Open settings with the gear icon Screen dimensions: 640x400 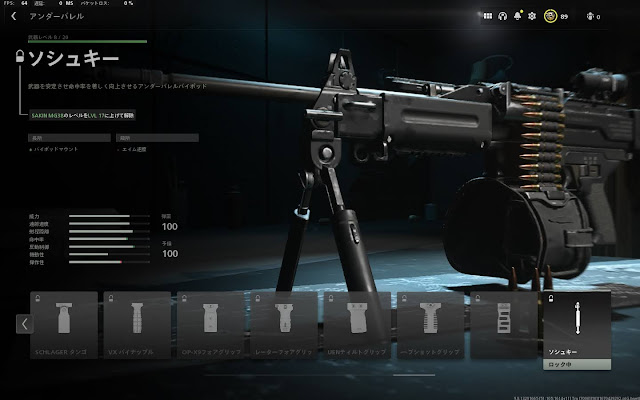532,17
